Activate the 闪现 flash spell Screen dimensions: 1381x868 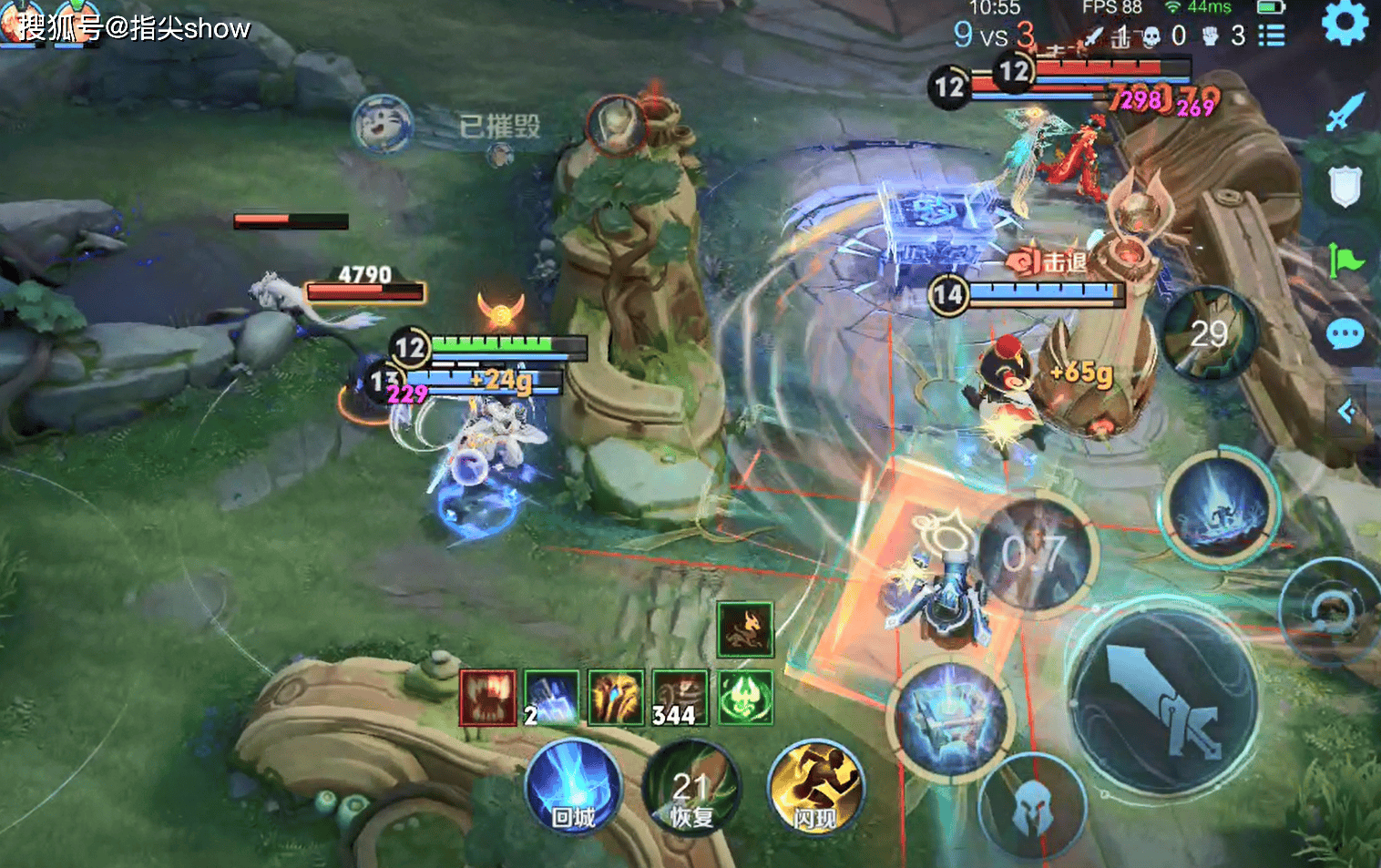815,788
